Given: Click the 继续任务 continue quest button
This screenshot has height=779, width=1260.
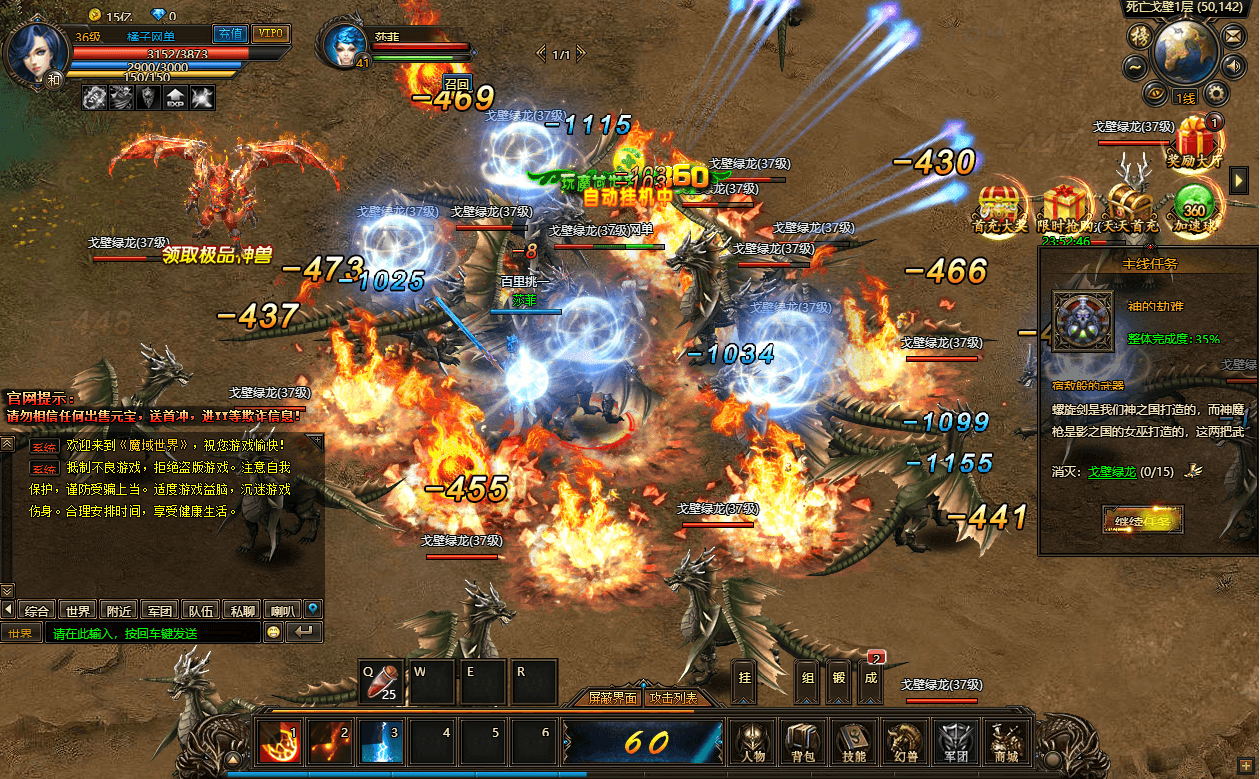Looking at the screenshot, I should coord(1142,520).
